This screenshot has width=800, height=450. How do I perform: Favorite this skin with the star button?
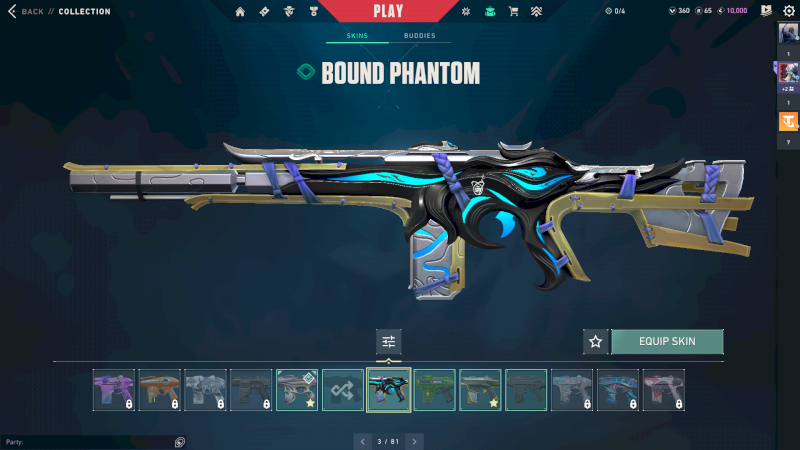596,341
